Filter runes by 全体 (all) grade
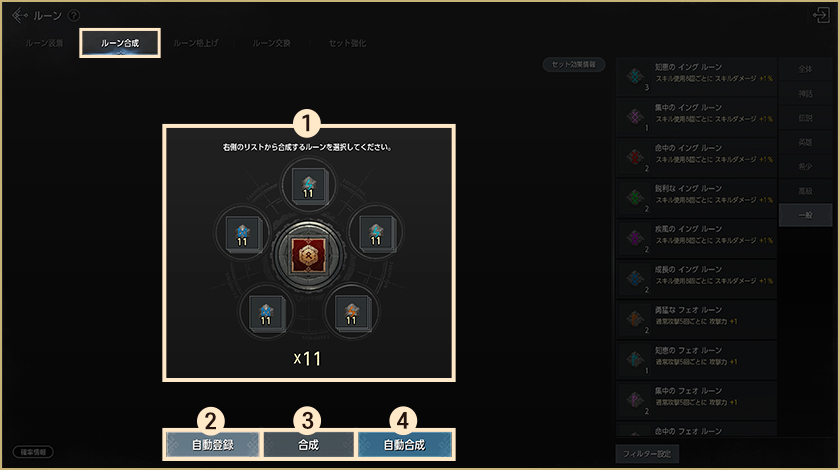 806,71
